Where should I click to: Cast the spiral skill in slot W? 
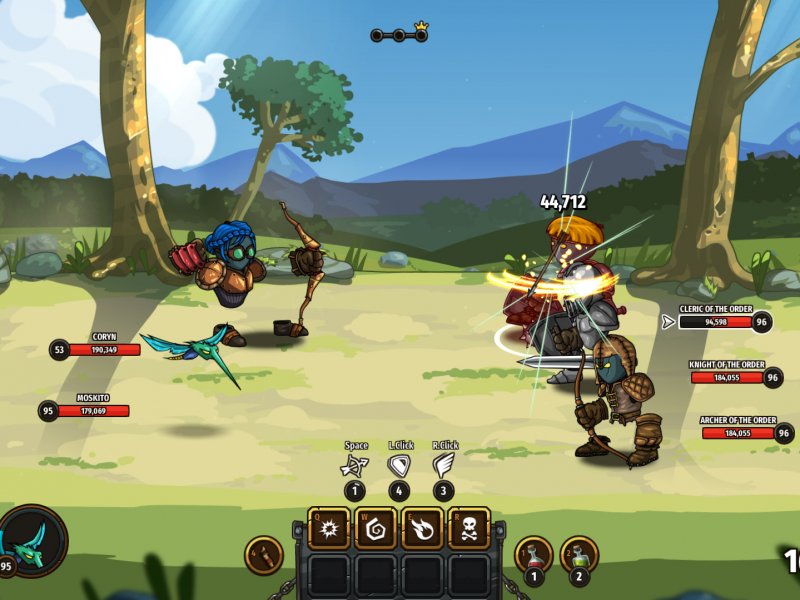[x=375, y=528]
